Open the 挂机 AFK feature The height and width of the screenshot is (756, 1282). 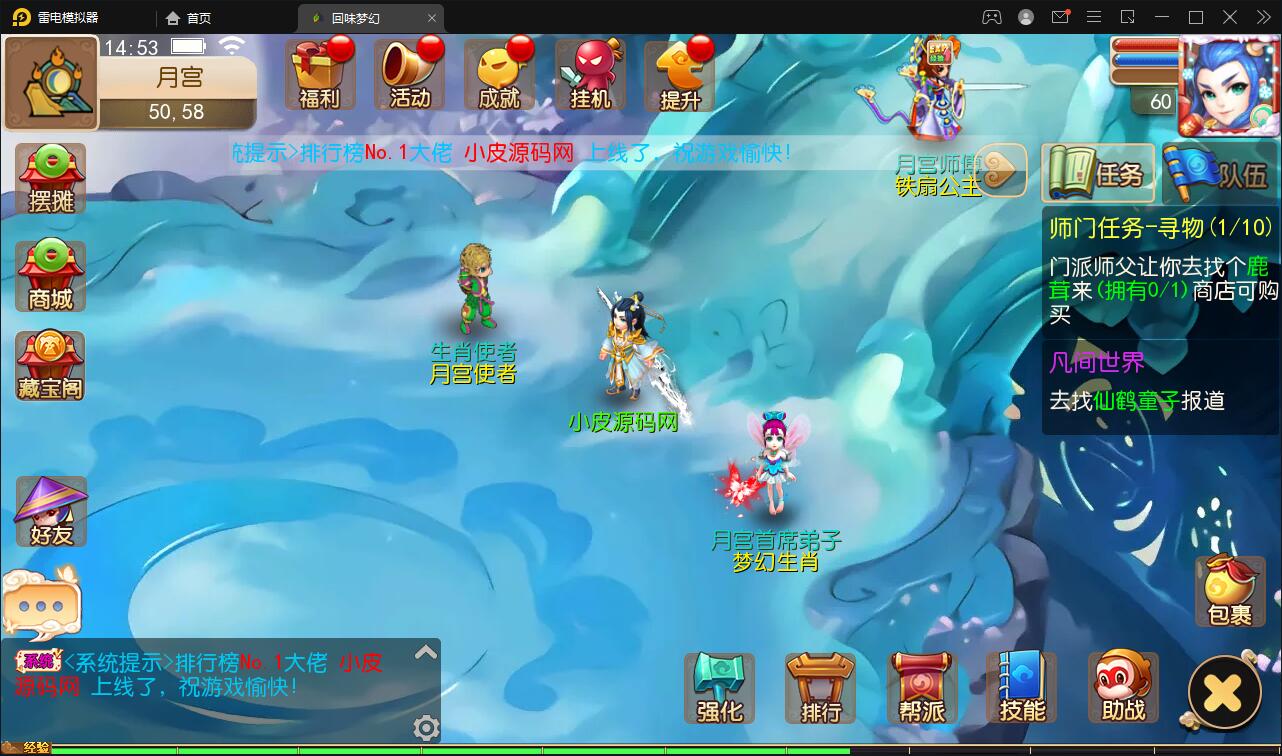click(590, 75)
